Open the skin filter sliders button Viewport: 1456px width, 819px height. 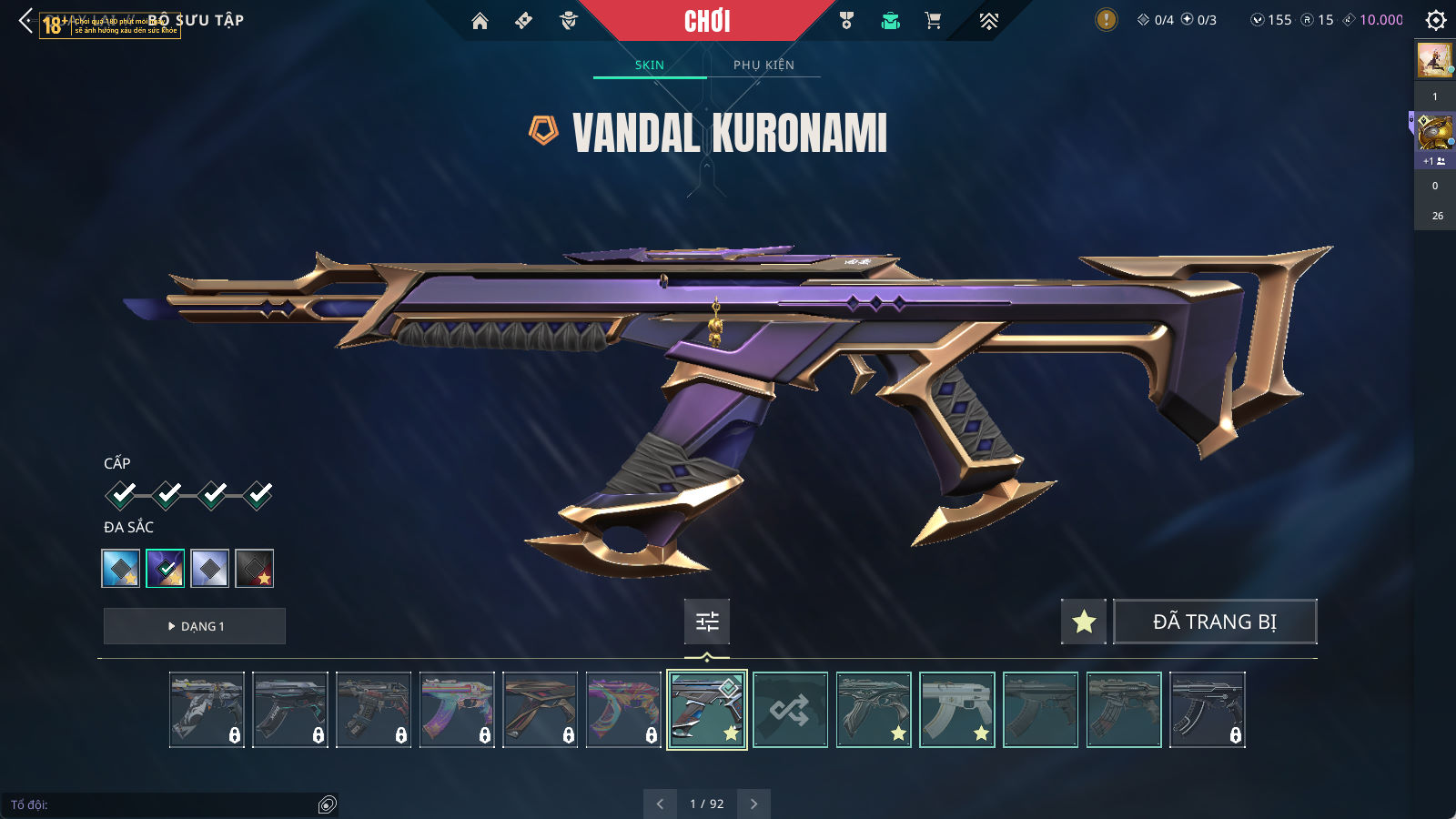707,622
